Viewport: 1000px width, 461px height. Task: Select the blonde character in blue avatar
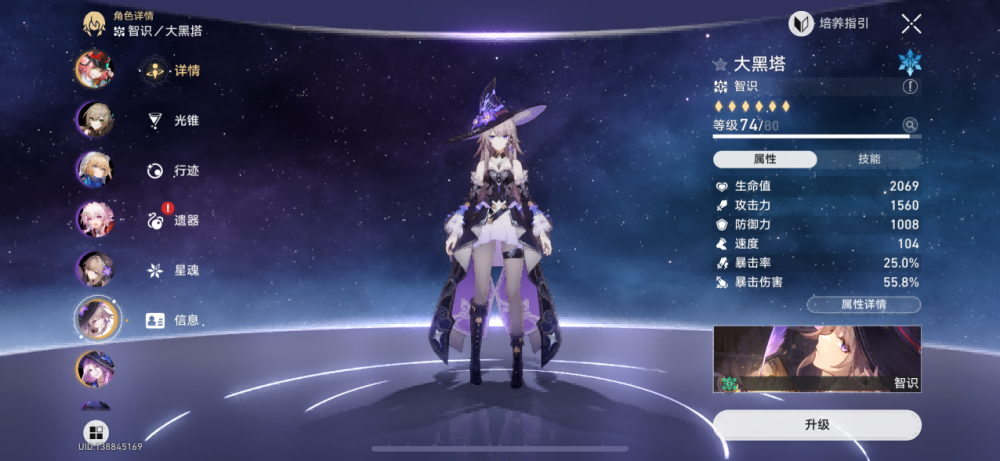(95, 169)
